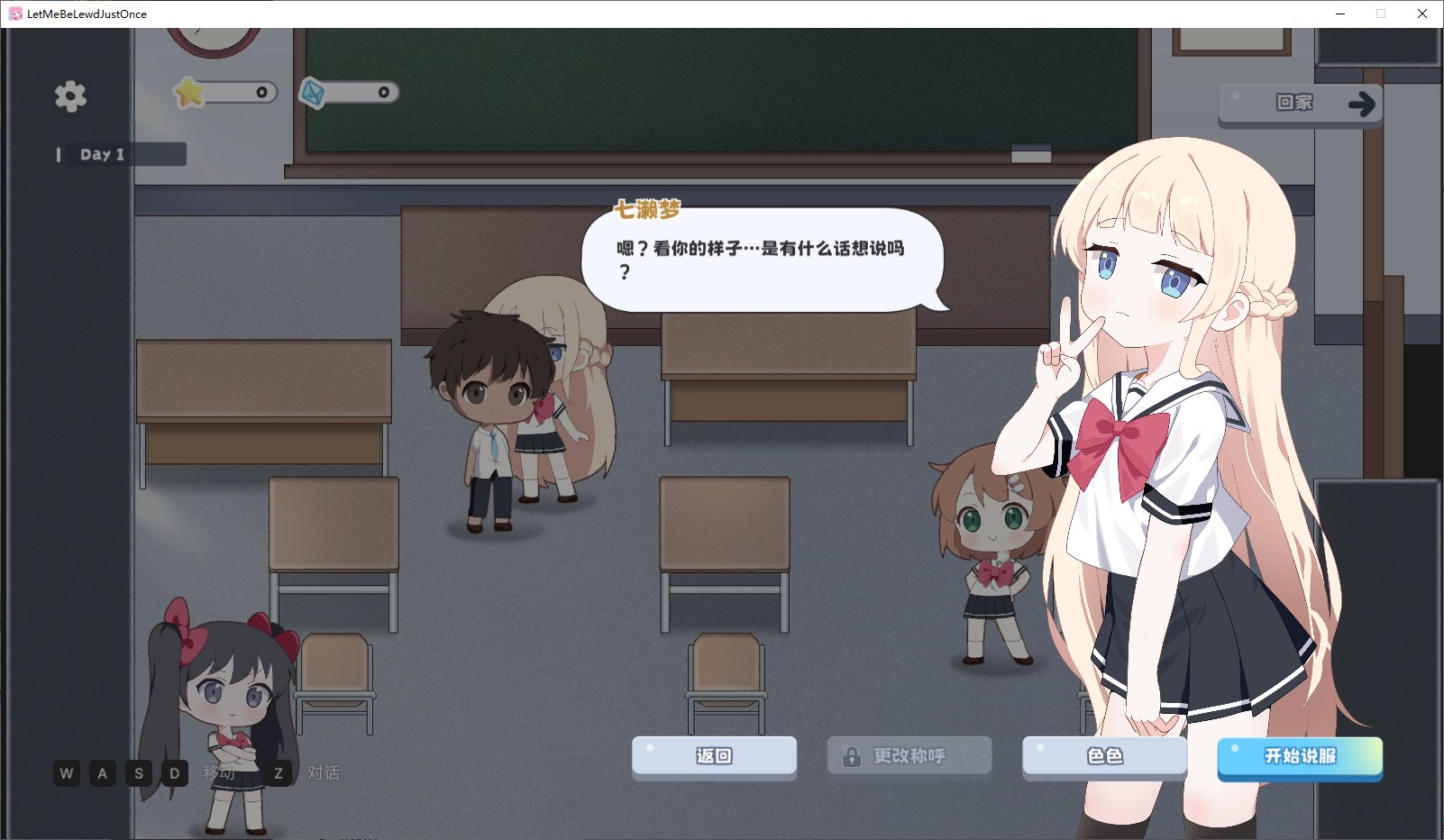Click the locked 更改称呼 button
The height and width of the screenshot is (840, 1444).
pos(908,755)
